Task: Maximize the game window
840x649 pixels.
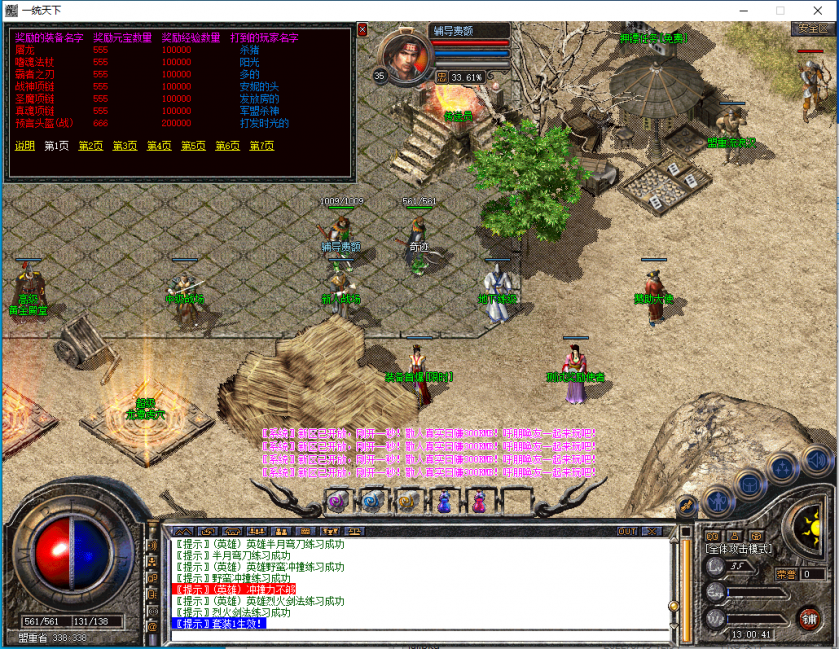Action: (x=780, y=10)
